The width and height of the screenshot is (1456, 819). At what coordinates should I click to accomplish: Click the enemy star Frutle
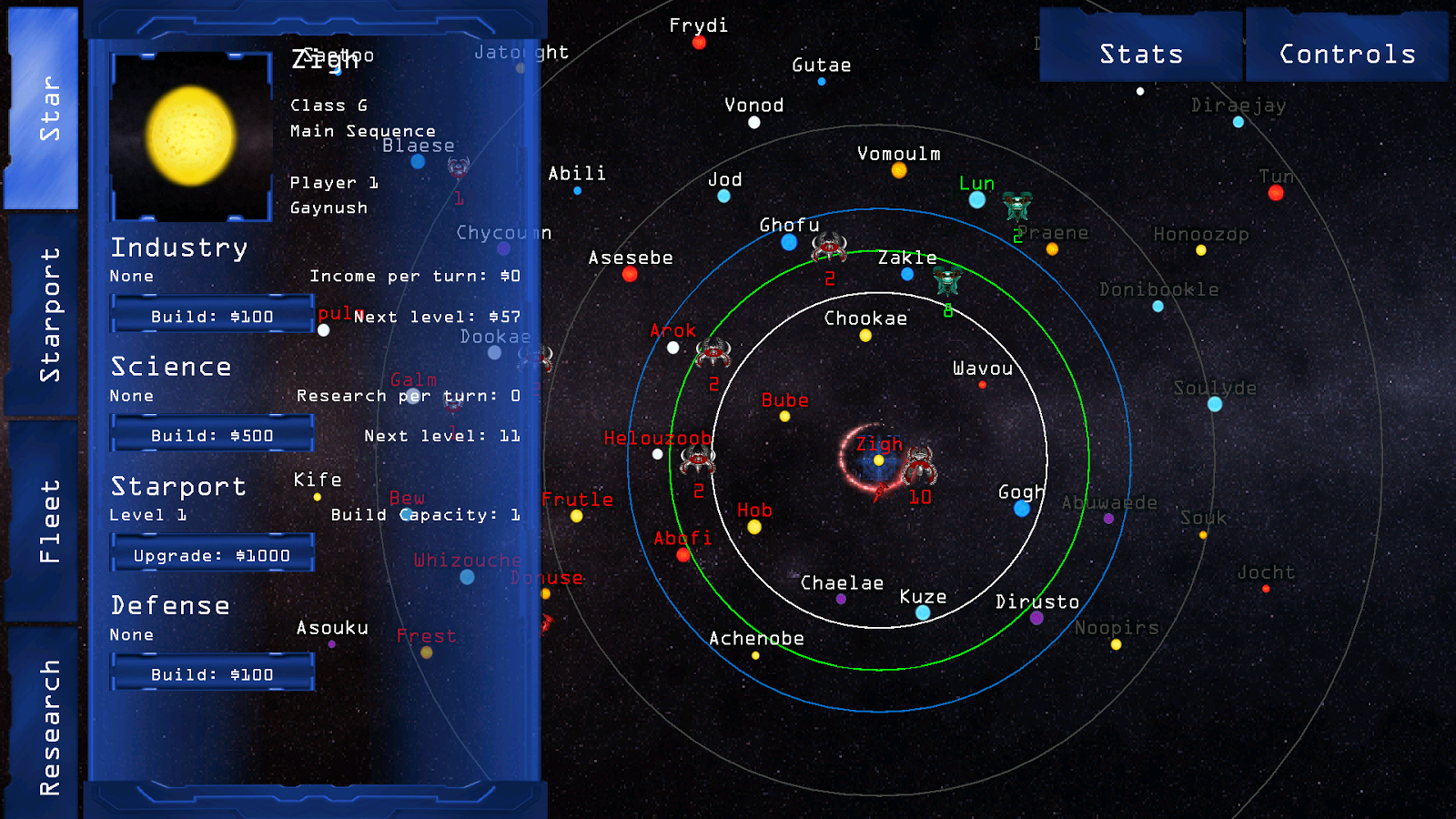(577, 516)
